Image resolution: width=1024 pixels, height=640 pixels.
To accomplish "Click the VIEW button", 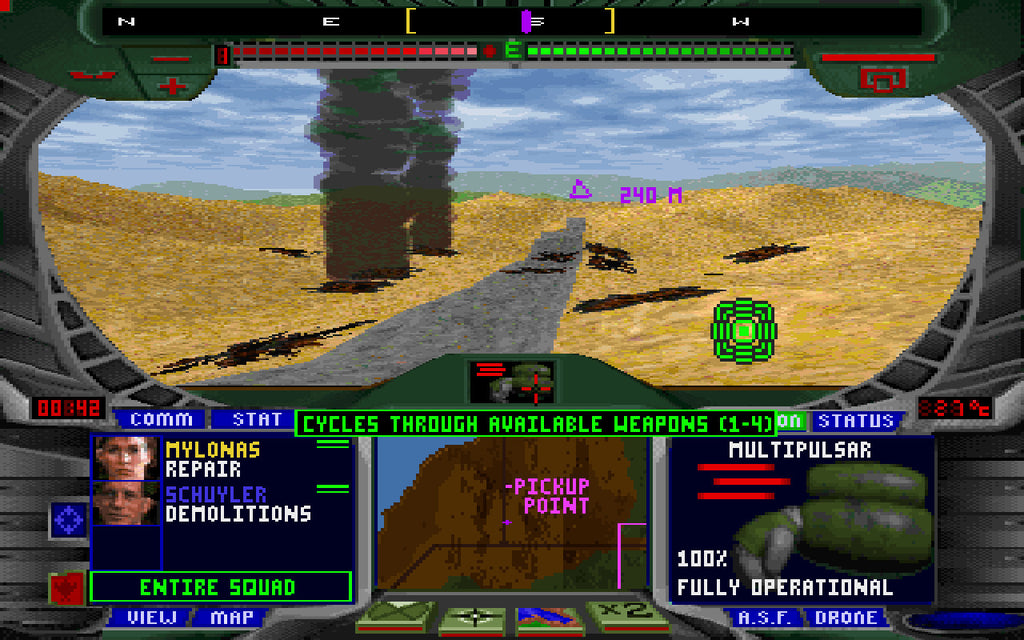I will 151,617.
